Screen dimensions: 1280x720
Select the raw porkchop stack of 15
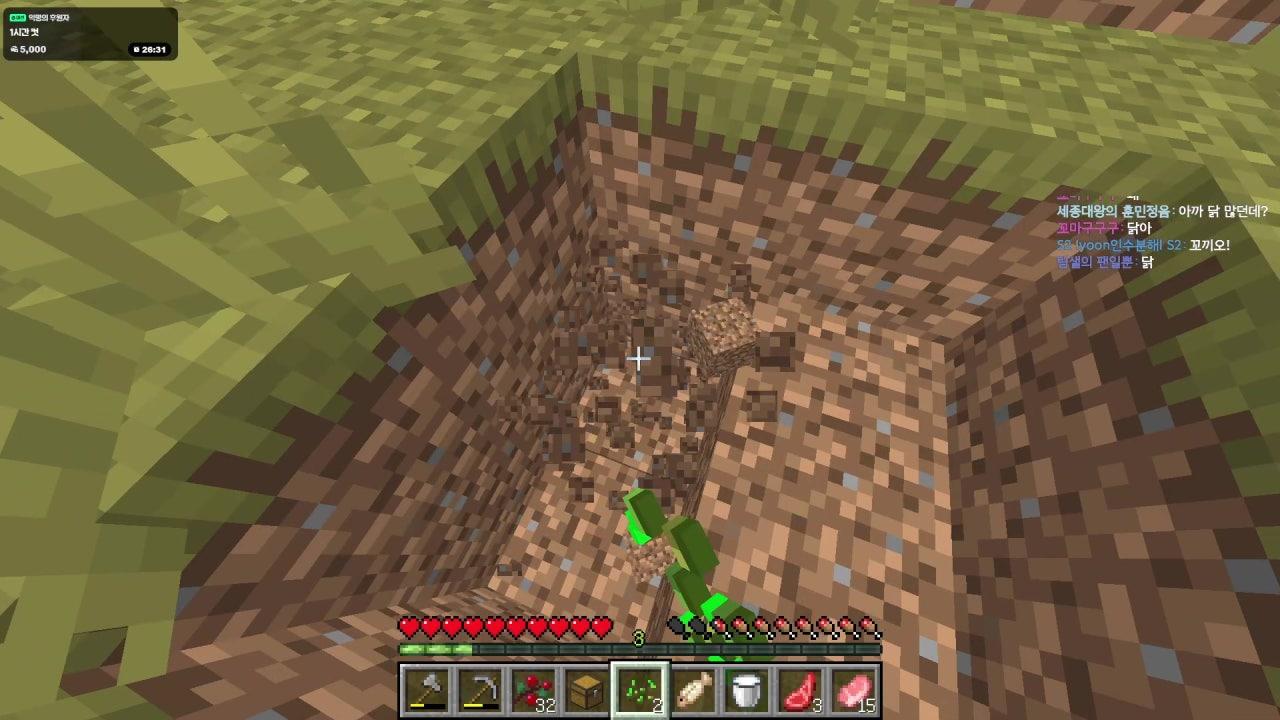coord(855,690)
